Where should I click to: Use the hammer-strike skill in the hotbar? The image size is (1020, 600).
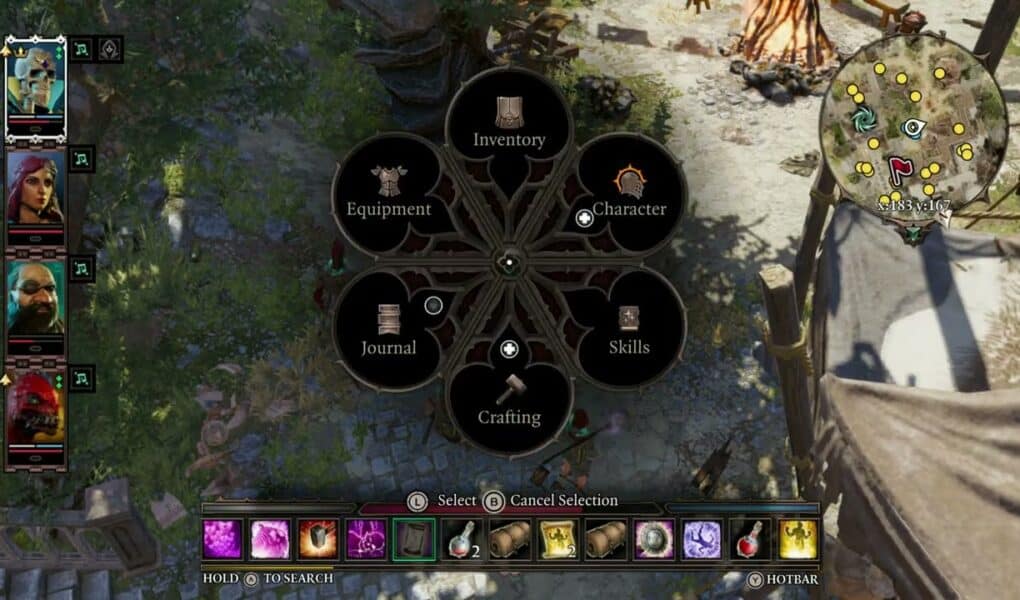(x=317, y=539)
